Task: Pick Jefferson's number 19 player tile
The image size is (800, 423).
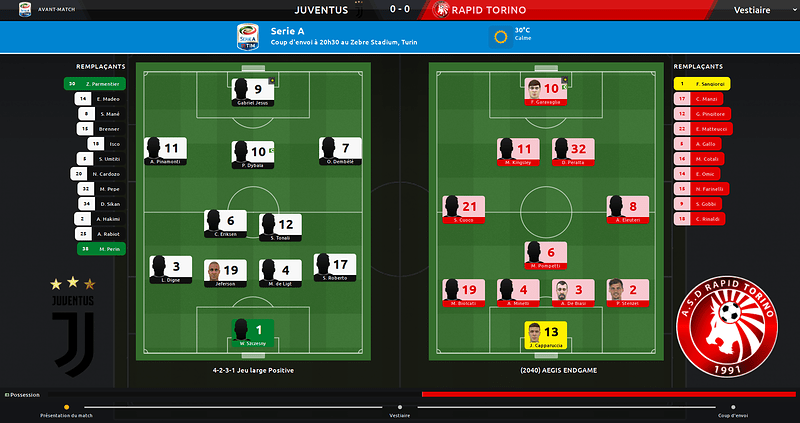Action: [x=225, y=272]
